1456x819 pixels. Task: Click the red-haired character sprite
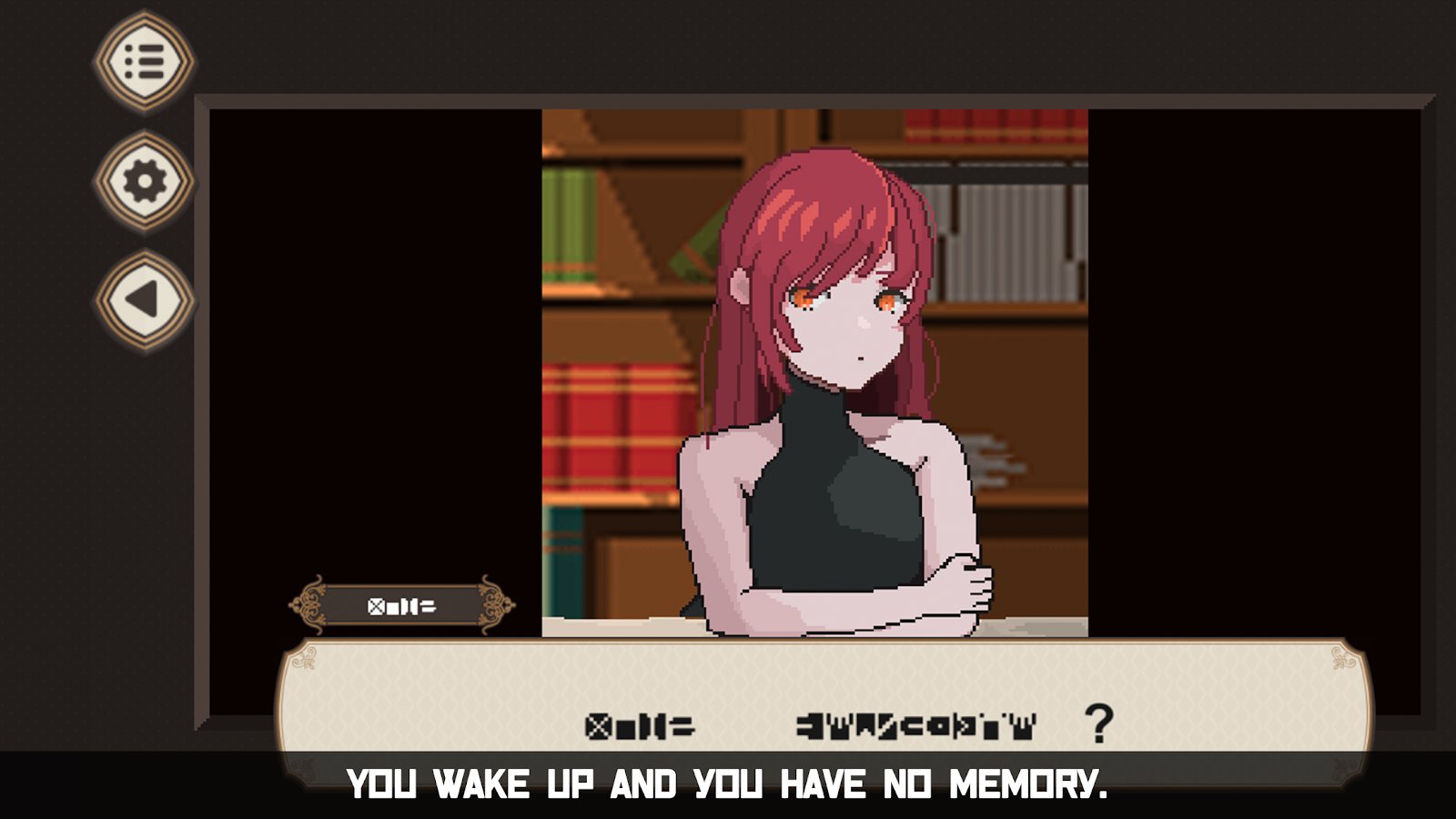coord(828,382)
